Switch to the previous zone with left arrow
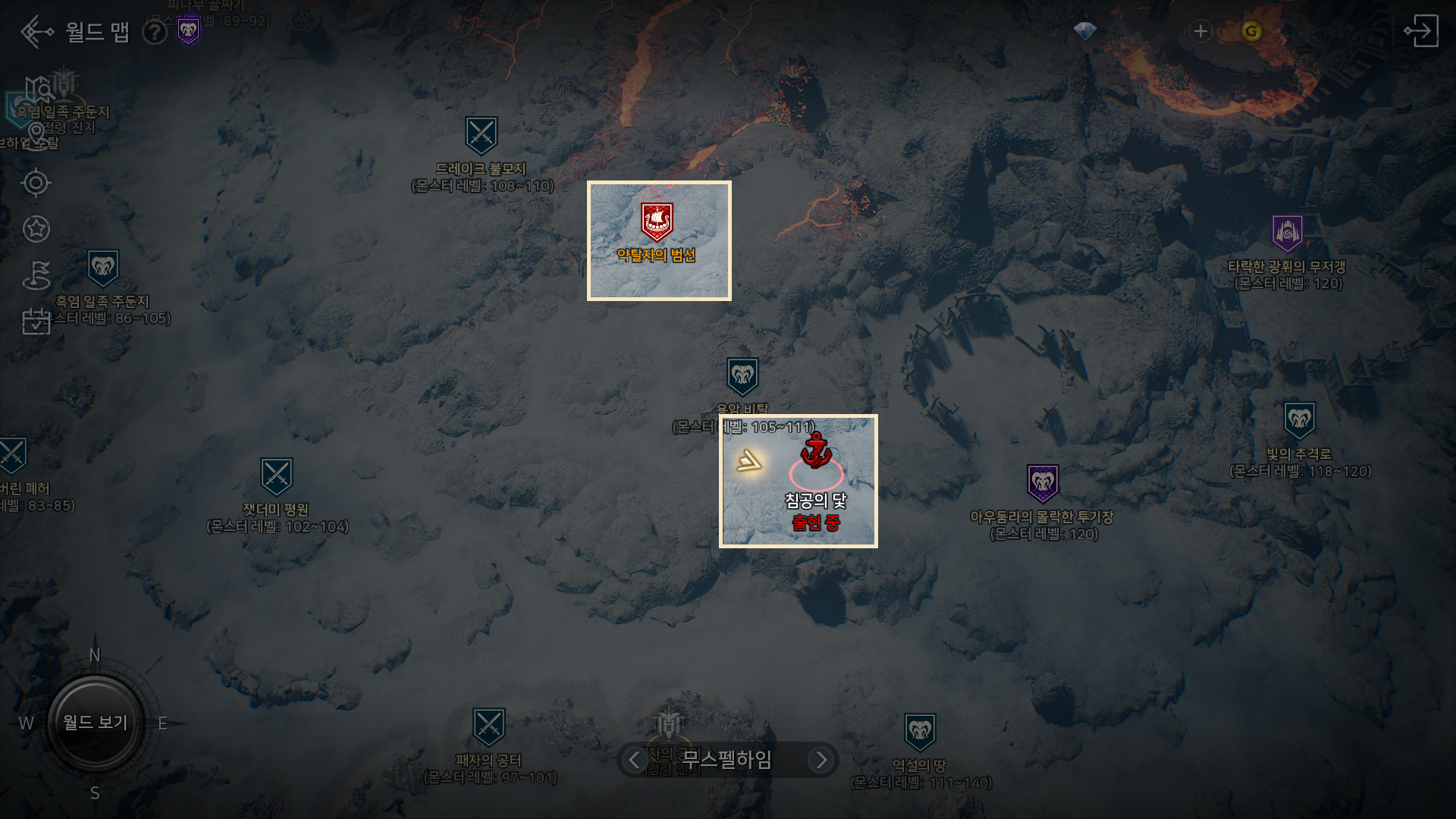Viewport: 1456px width, 819px height. tap(634, 760)
